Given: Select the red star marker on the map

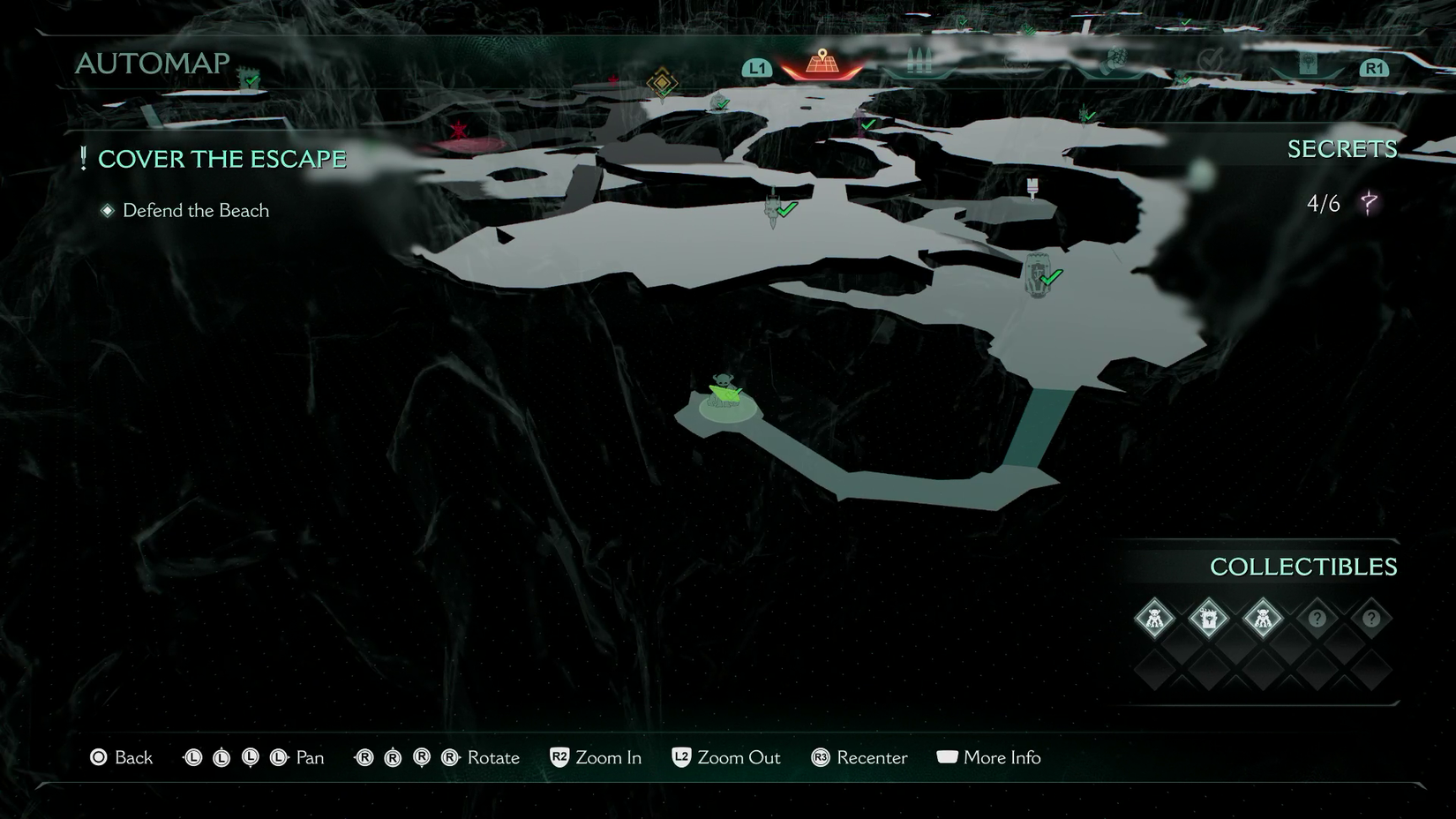Looking at the screenshot, I should (x=459, y=131).
